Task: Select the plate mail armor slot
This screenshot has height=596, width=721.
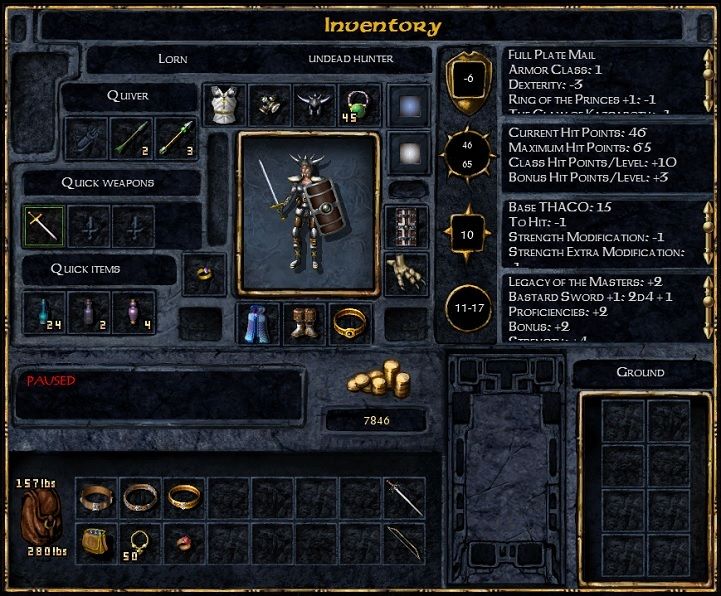Action: tap(224, 104)
